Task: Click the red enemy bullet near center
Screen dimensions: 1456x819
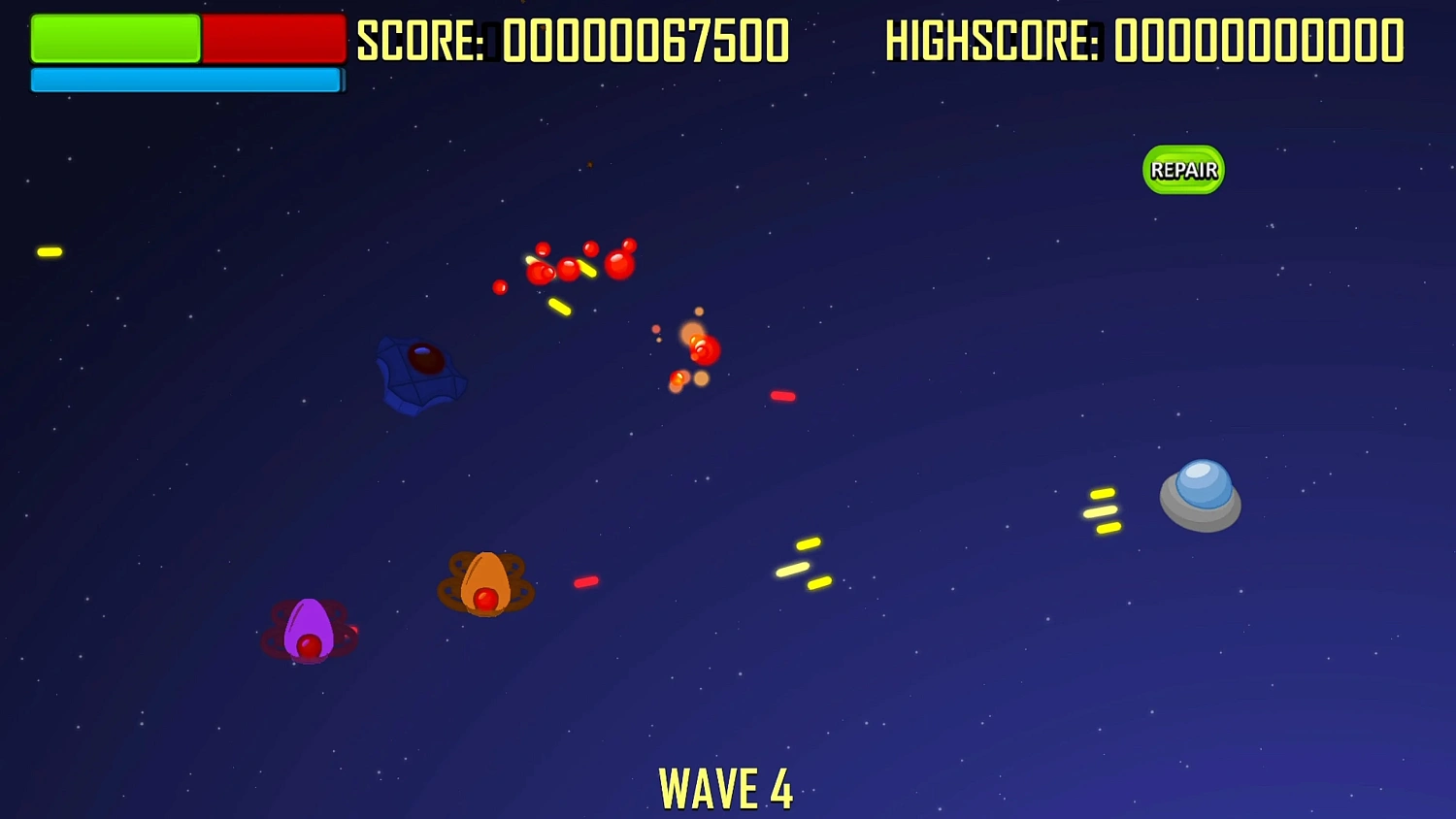Action: tap(782, 395)
